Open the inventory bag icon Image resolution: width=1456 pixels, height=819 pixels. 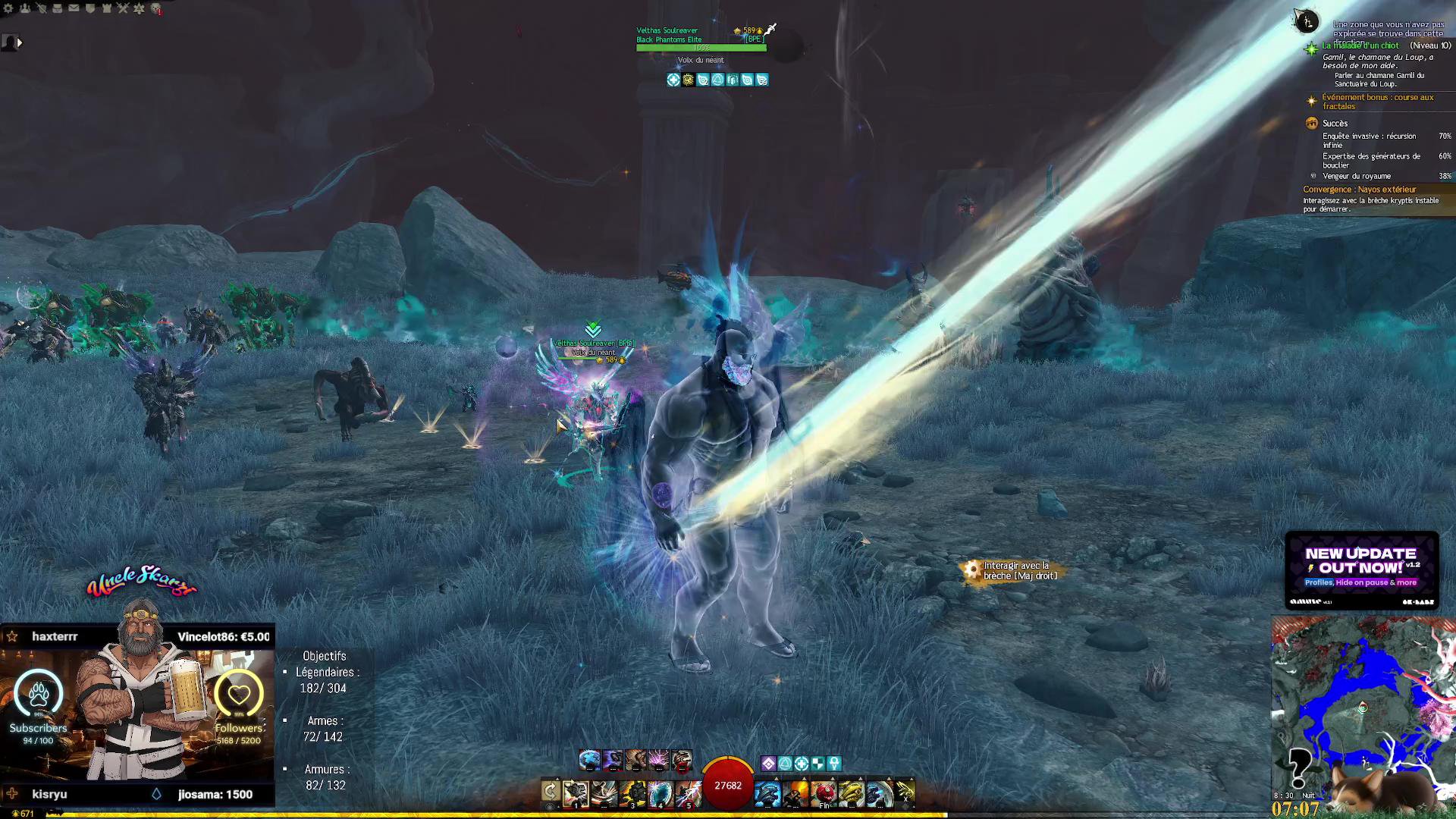[58, 8]
